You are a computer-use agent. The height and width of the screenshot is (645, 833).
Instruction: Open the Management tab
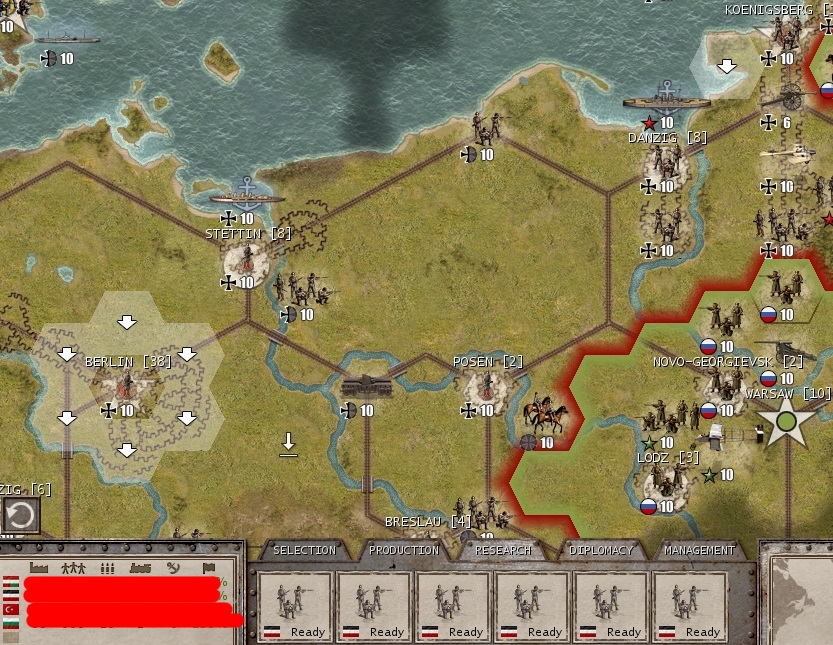pyautogui.click(x=699, y=550)
